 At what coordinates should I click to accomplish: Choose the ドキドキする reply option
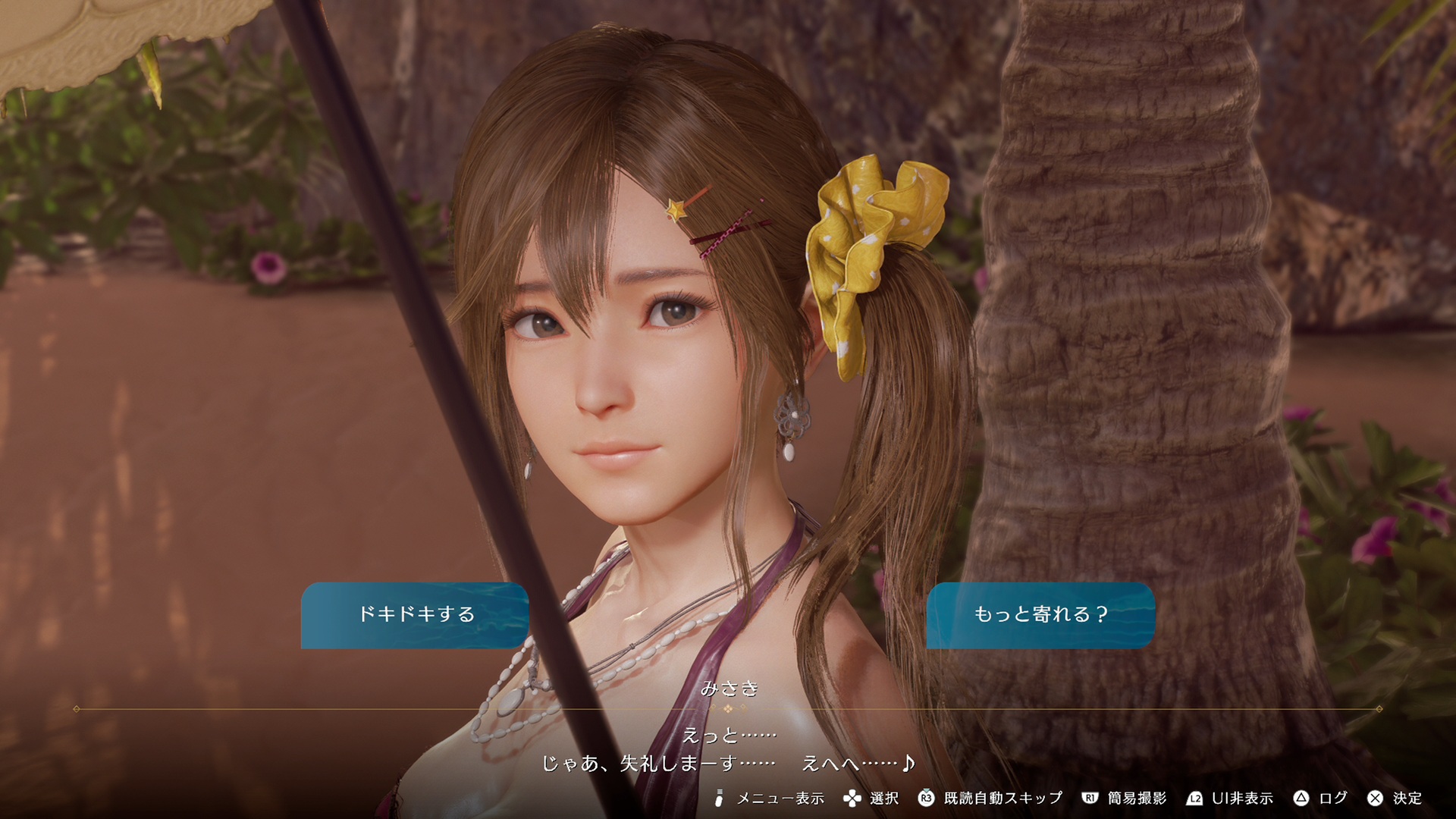(415, 615)
